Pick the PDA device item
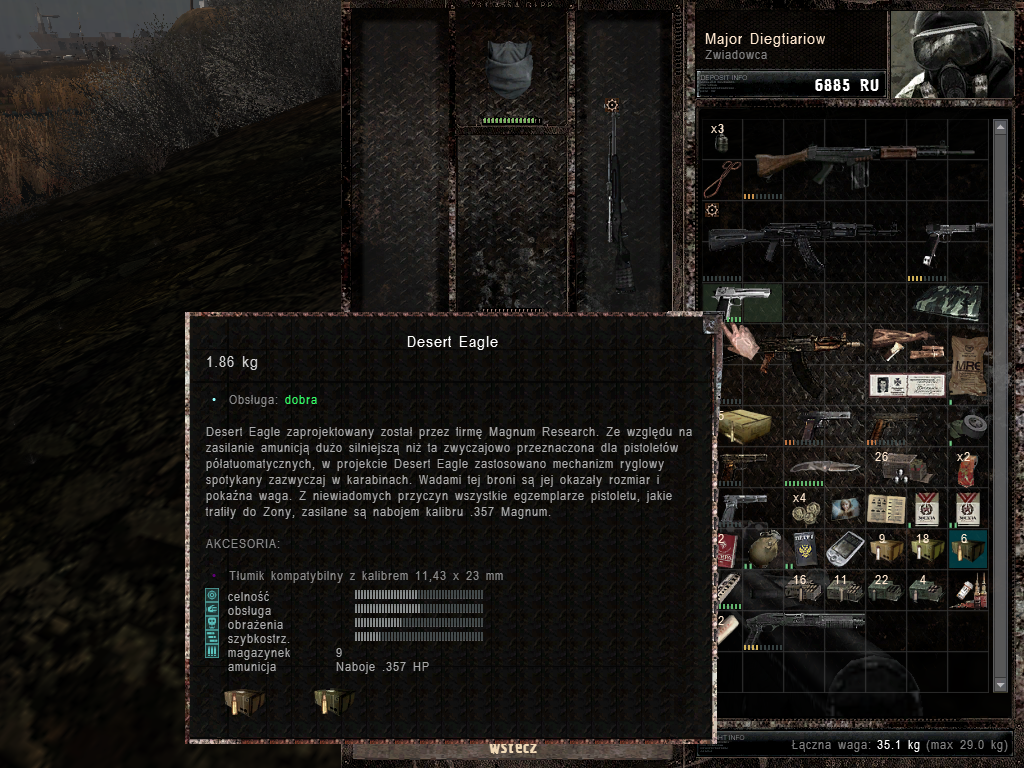 pyautogui.click(x=843, y=551)
